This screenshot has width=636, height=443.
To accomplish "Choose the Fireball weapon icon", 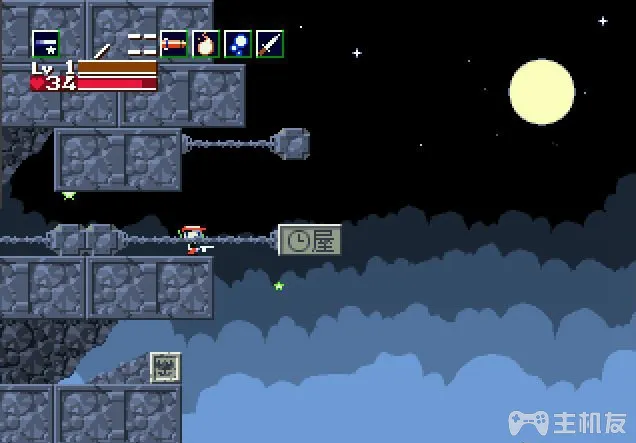I will 206,44.
